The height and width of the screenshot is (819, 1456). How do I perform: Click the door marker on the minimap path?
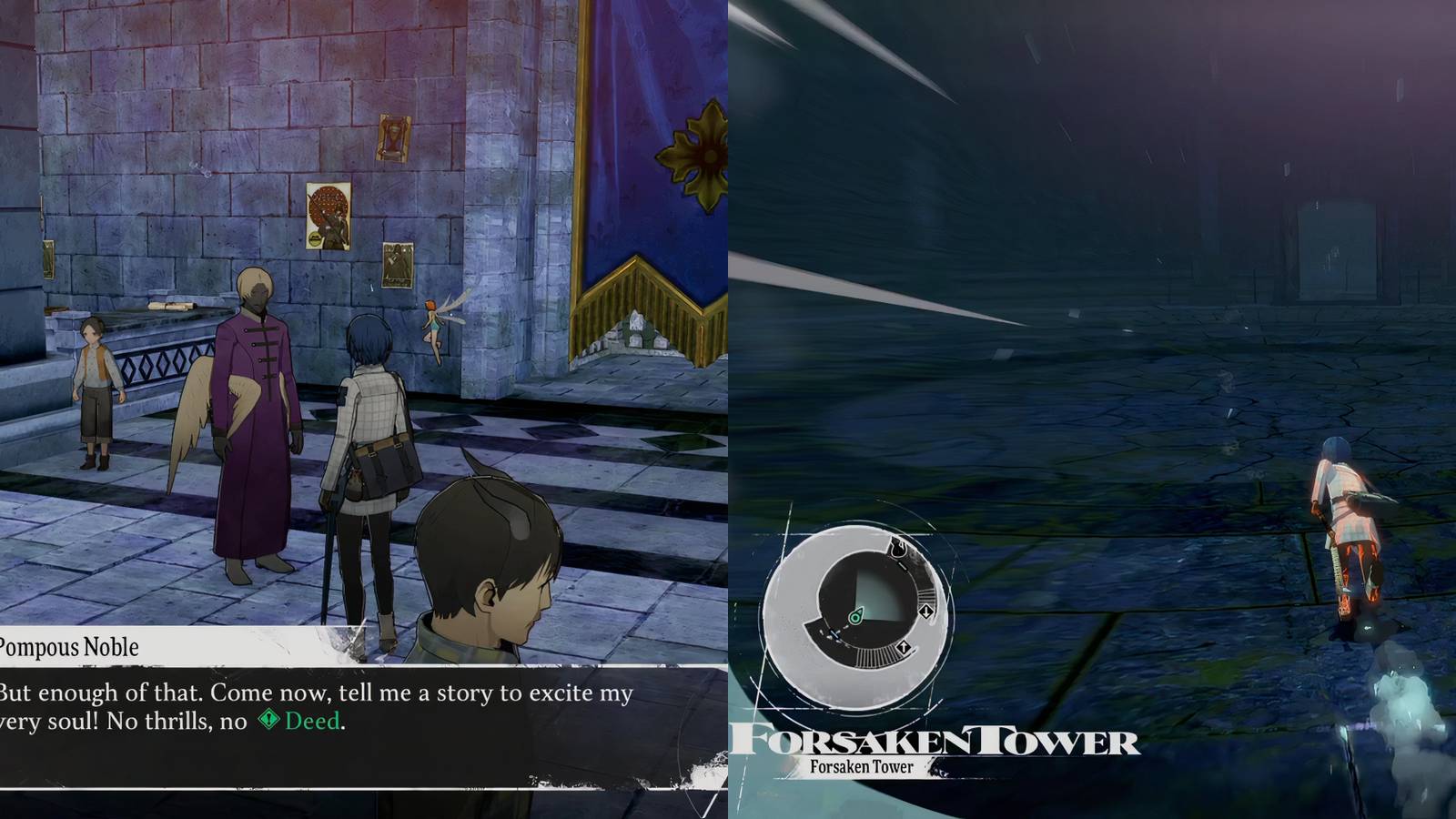click(x=834, y=634)
